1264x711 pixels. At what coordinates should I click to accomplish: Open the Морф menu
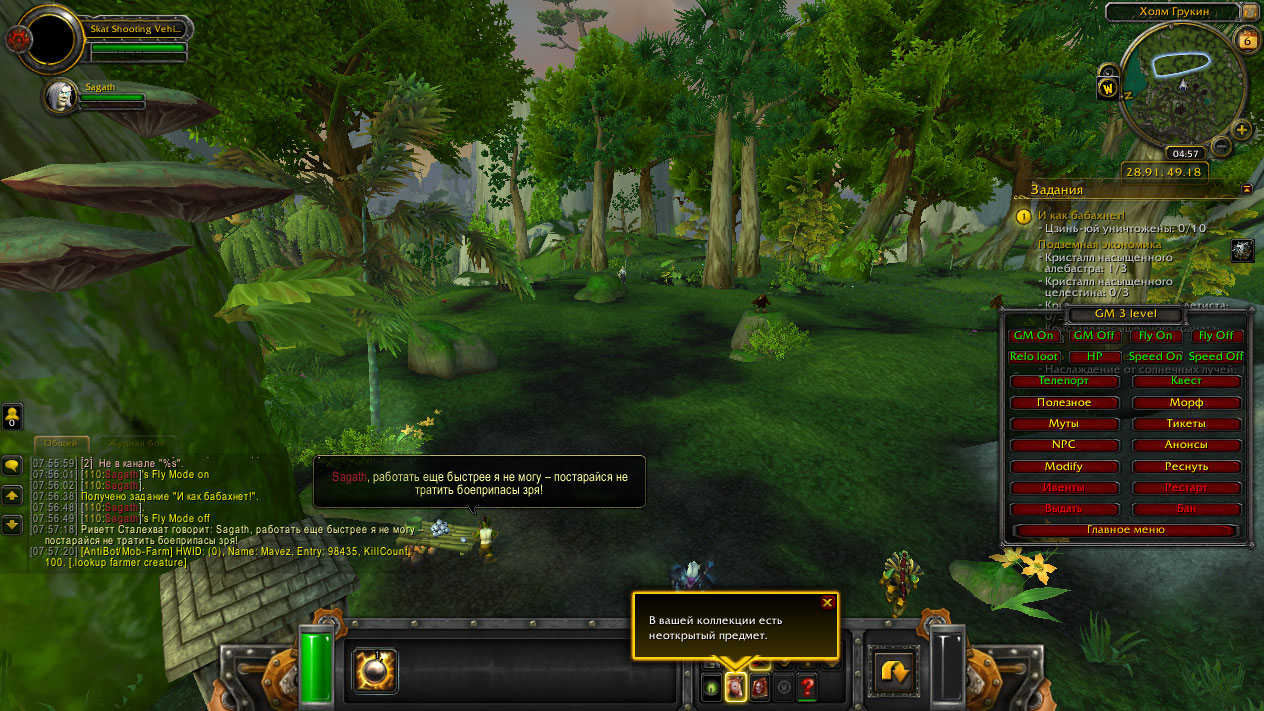click(x=1186, y=403)
